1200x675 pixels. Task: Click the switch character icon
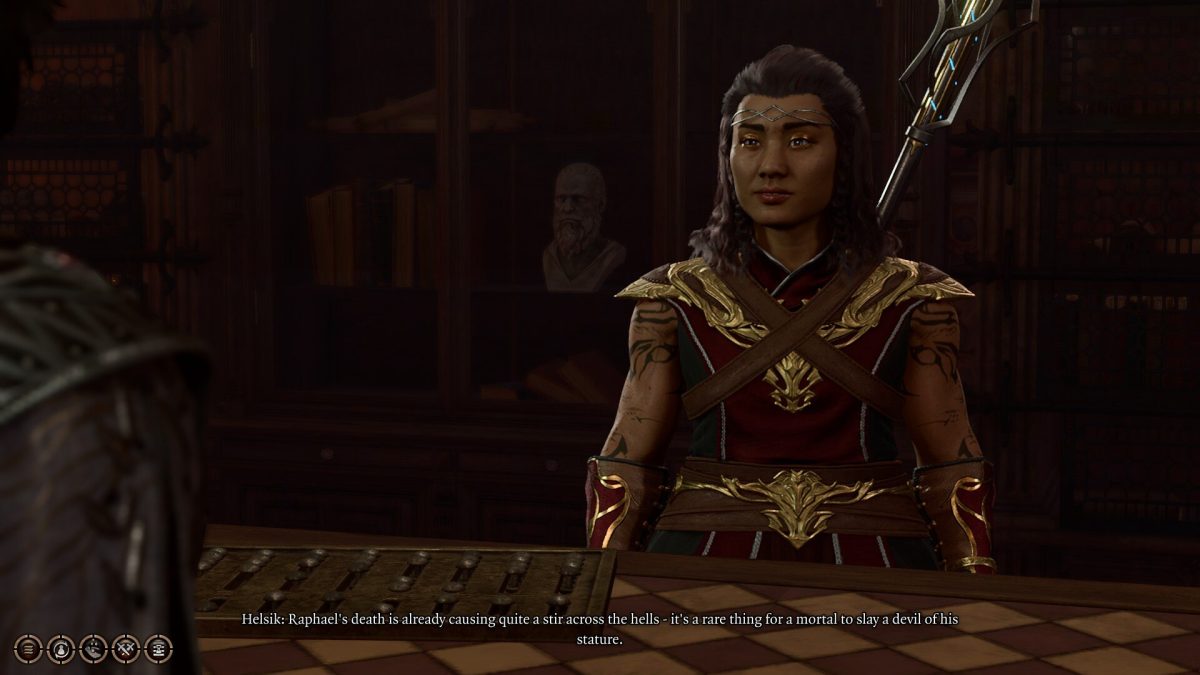[61, 648]
